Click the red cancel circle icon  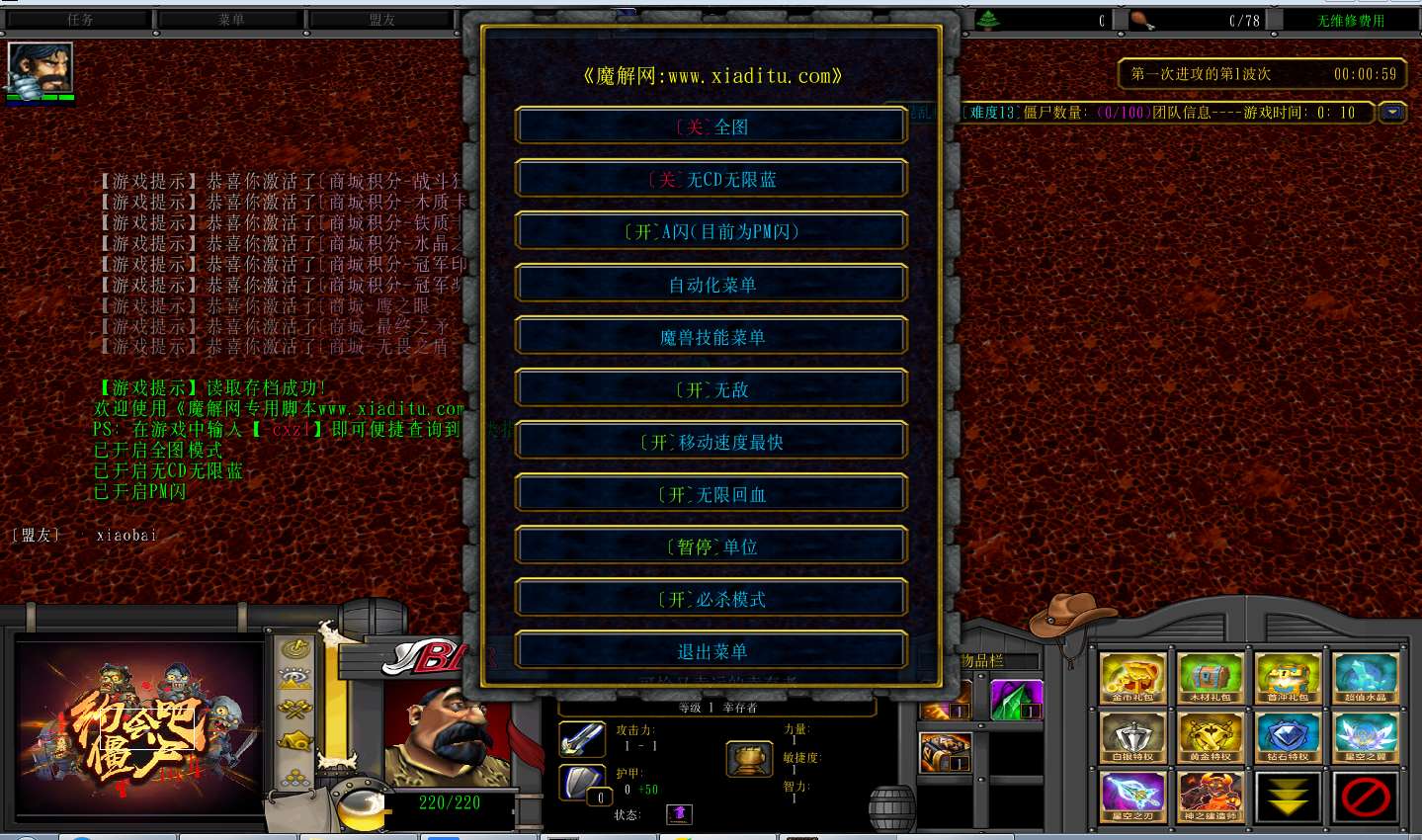click(x=1365, y=797)
